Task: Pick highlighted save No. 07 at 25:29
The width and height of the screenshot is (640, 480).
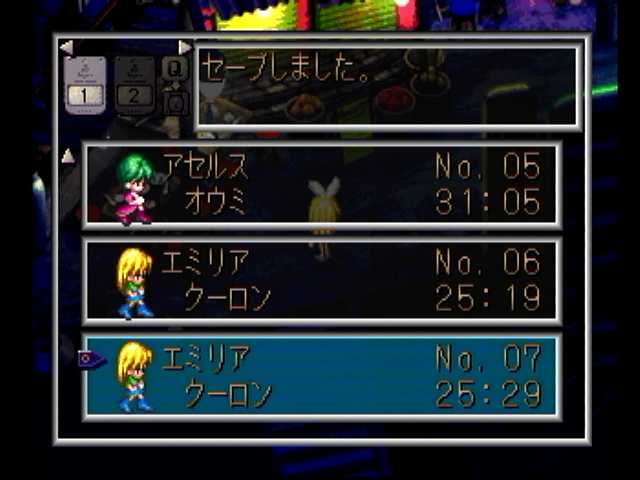Action: (321, 376)
